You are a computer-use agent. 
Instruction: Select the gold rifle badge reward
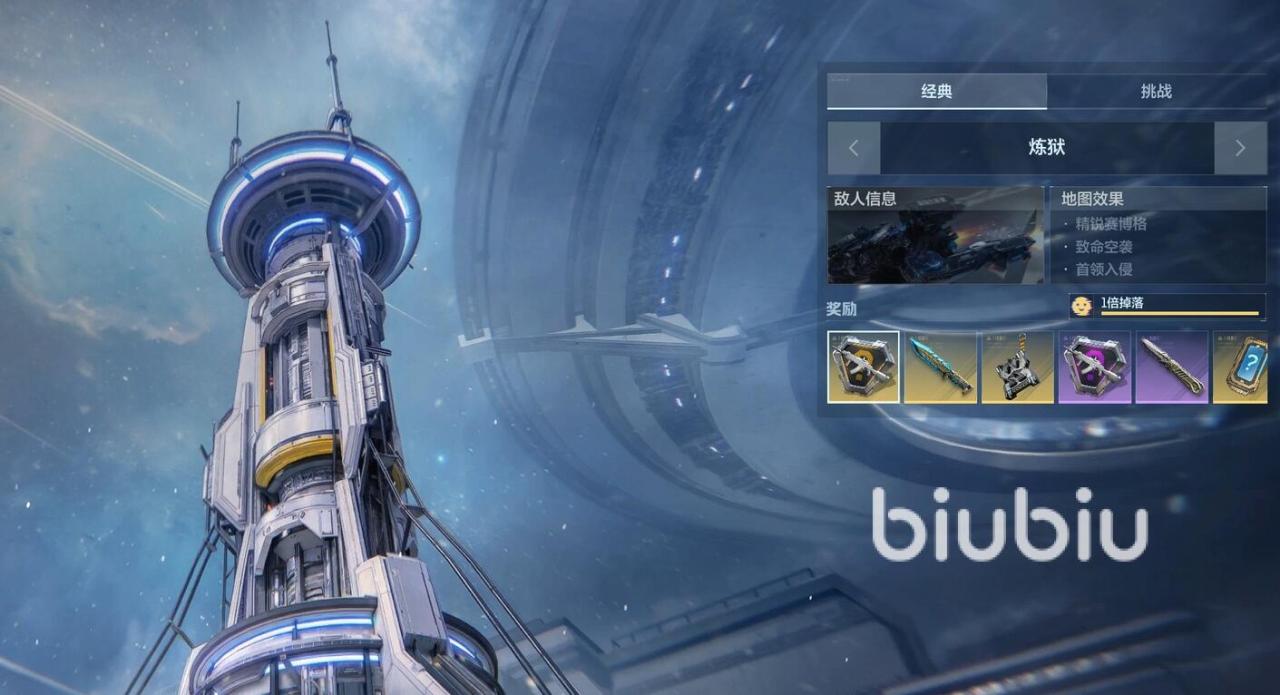(863, 367)
